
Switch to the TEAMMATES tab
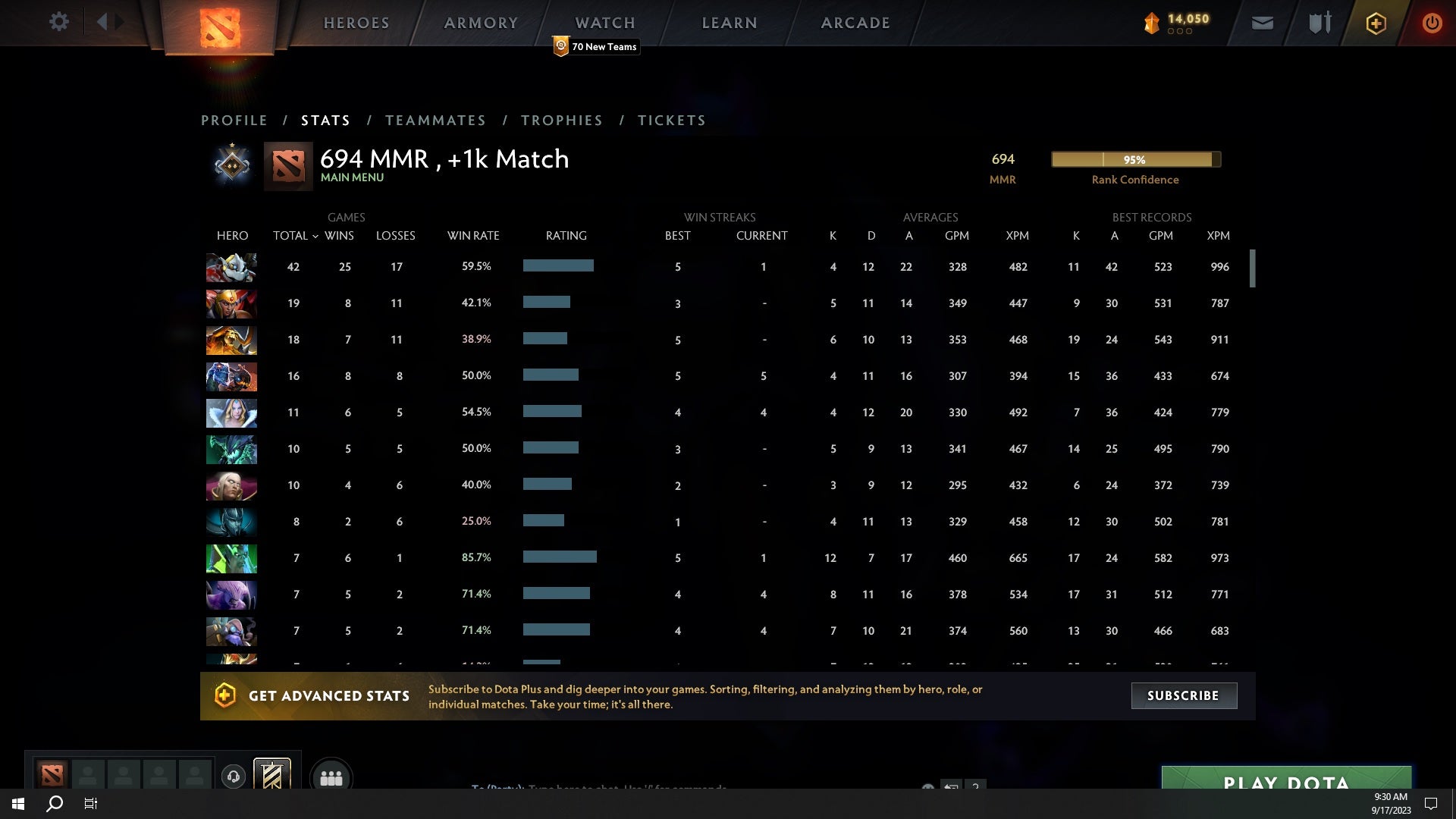(436, 120)
